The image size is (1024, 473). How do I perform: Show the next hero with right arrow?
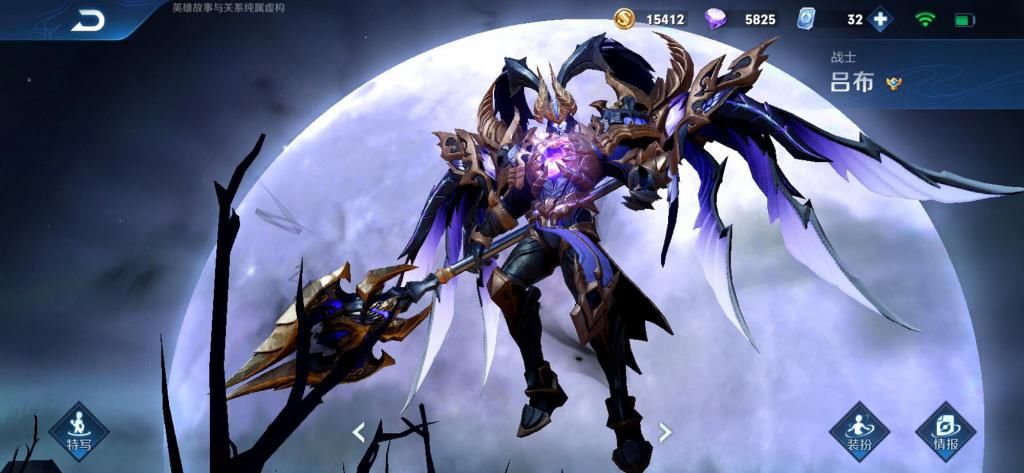coord(664,432)
